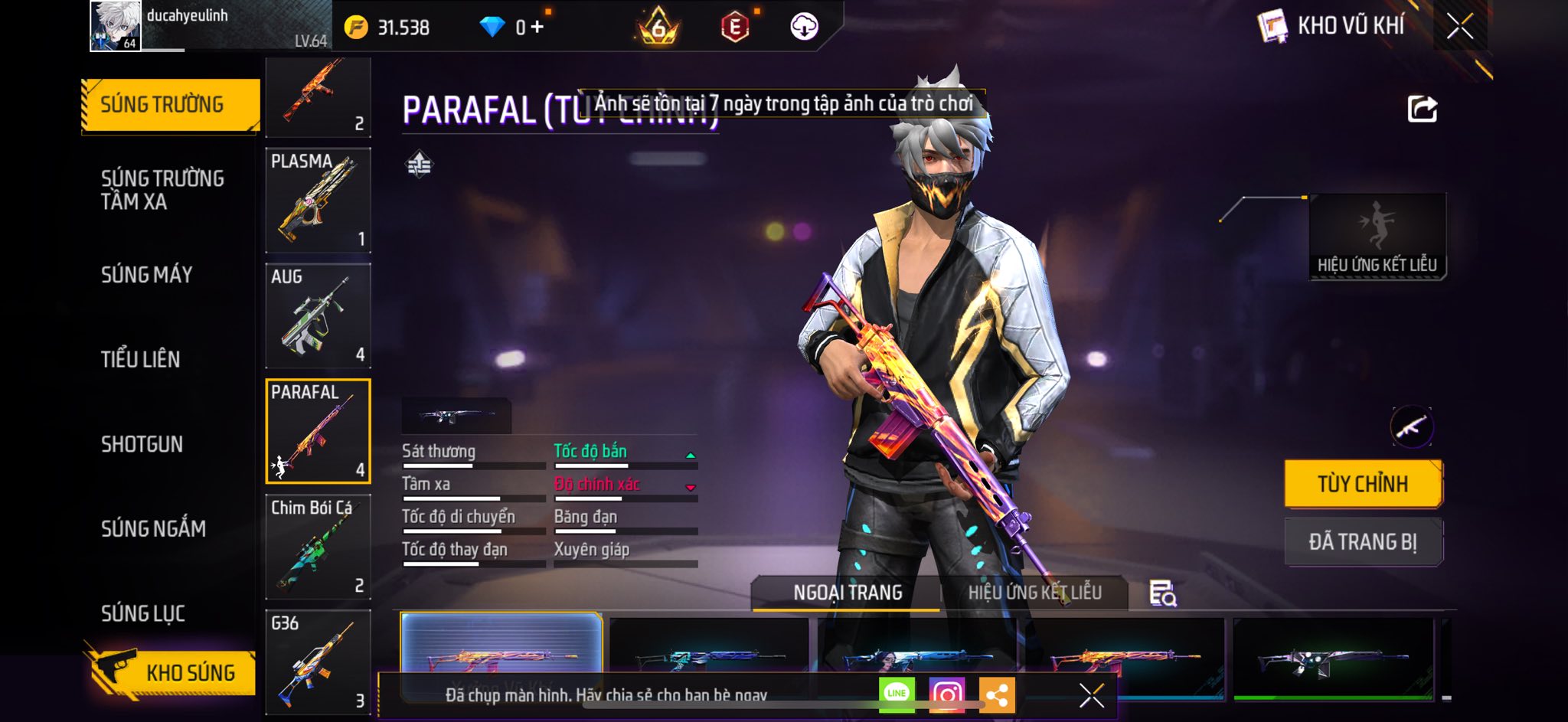Share the screenshot through LINE
The height and width of the screenshot is (722, 1568).
tap(897, 694)
